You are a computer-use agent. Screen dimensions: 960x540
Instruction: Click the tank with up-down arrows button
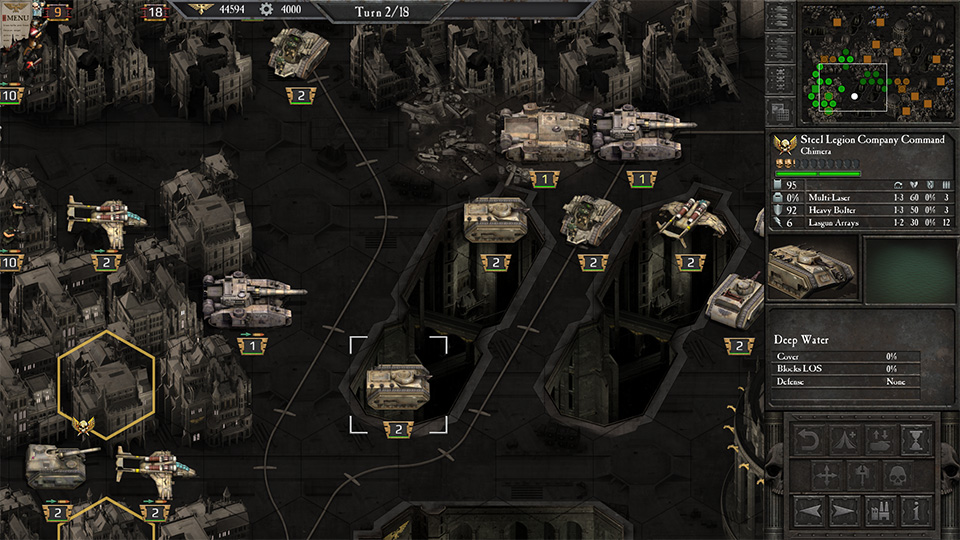(882, 438)
